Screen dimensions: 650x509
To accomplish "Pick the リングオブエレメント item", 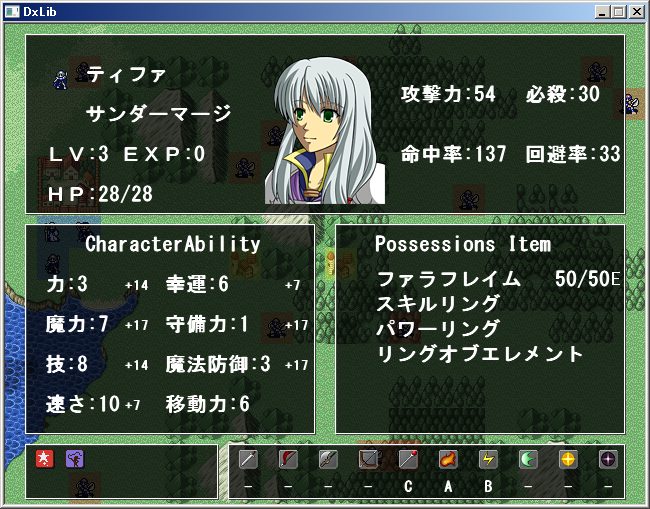I will 480,353.
